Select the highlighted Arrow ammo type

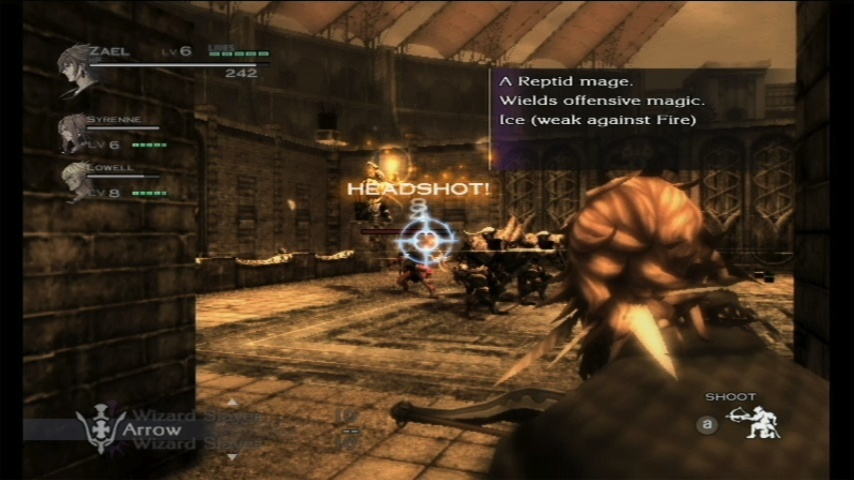[150, 430]
